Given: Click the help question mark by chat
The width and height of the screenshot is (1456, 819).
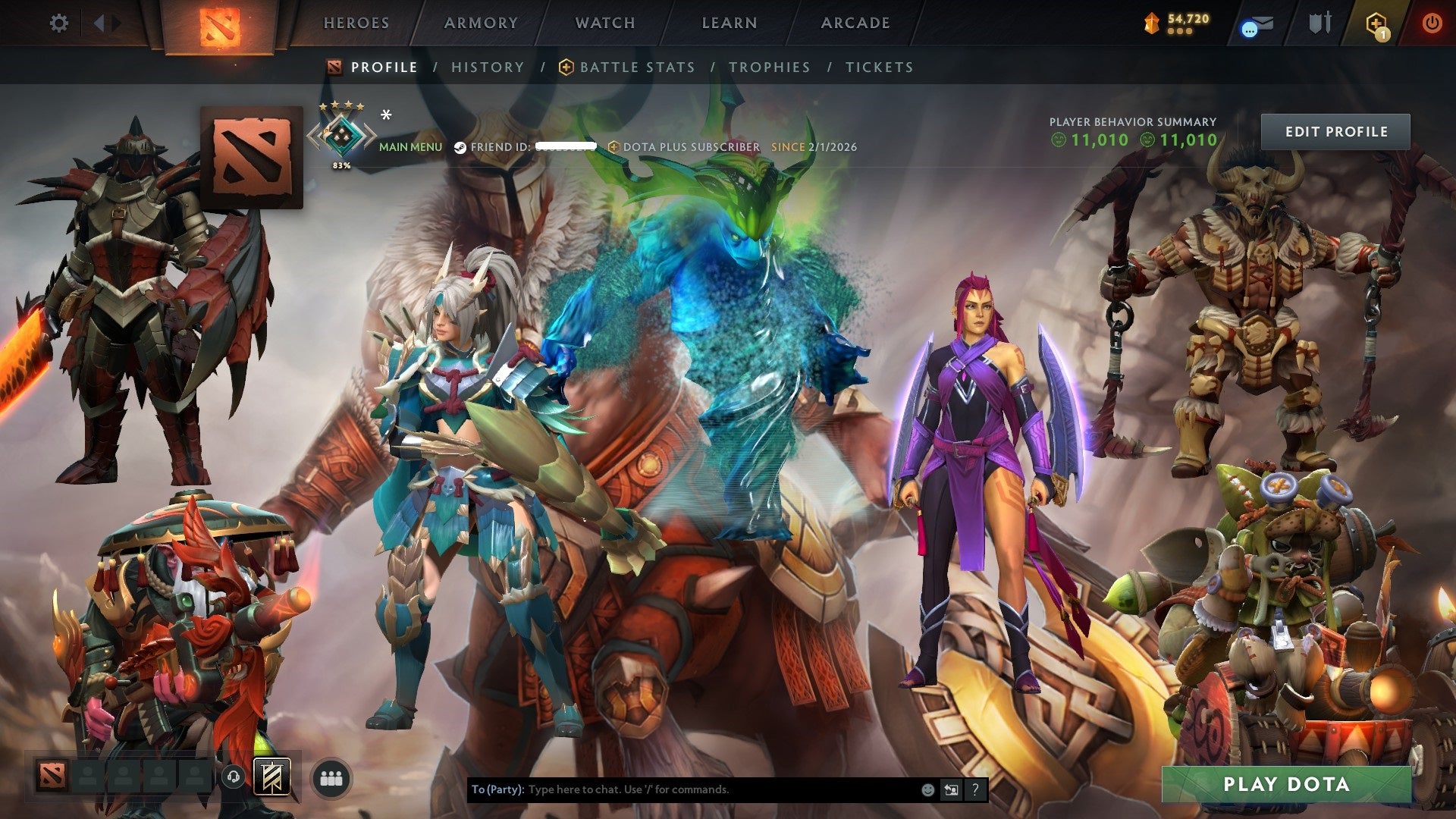Looking at the screenshot, I should (974, 789).
